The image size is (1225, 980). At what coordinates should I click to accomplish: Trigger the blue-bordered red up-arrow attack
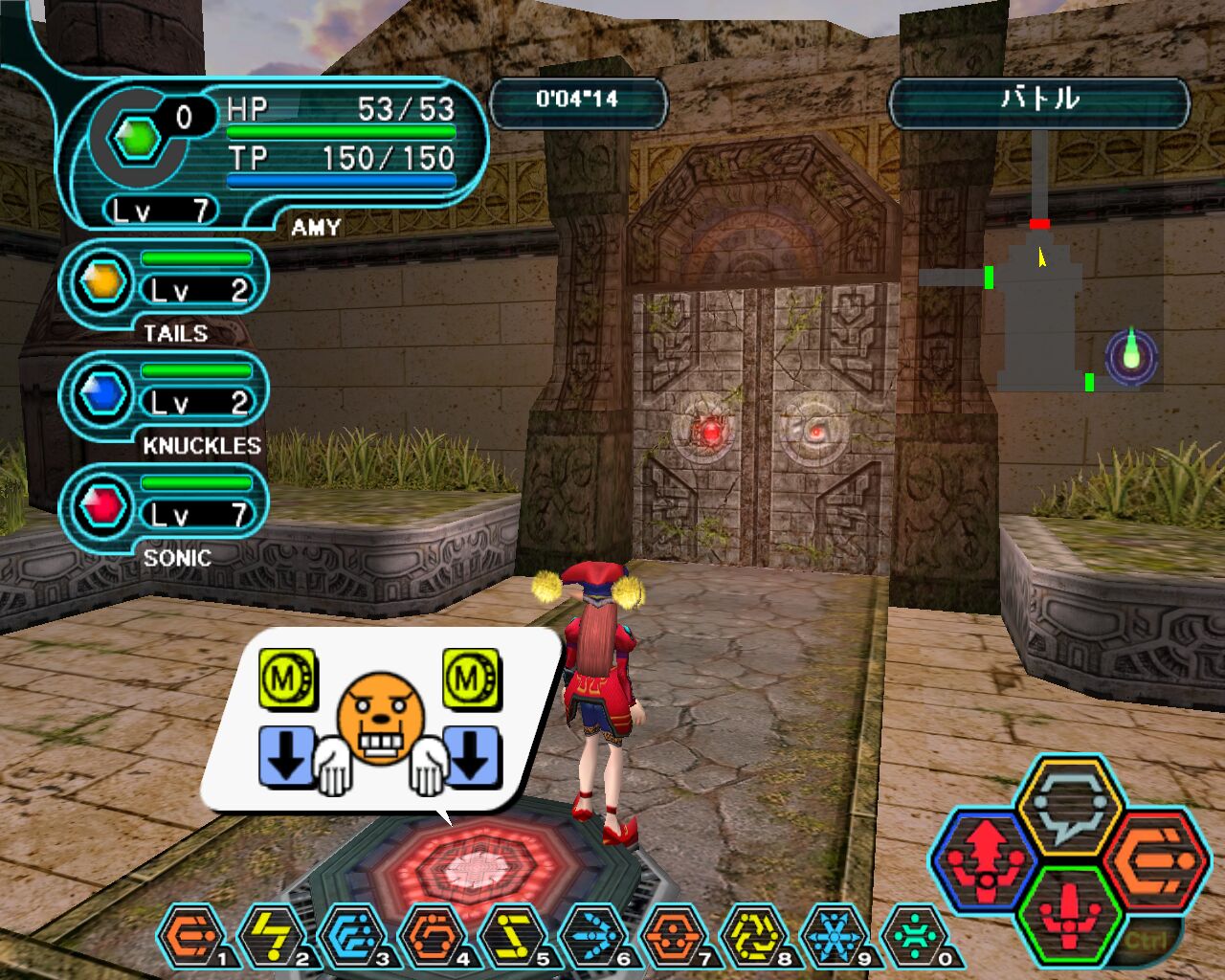(x=987, y=857)
